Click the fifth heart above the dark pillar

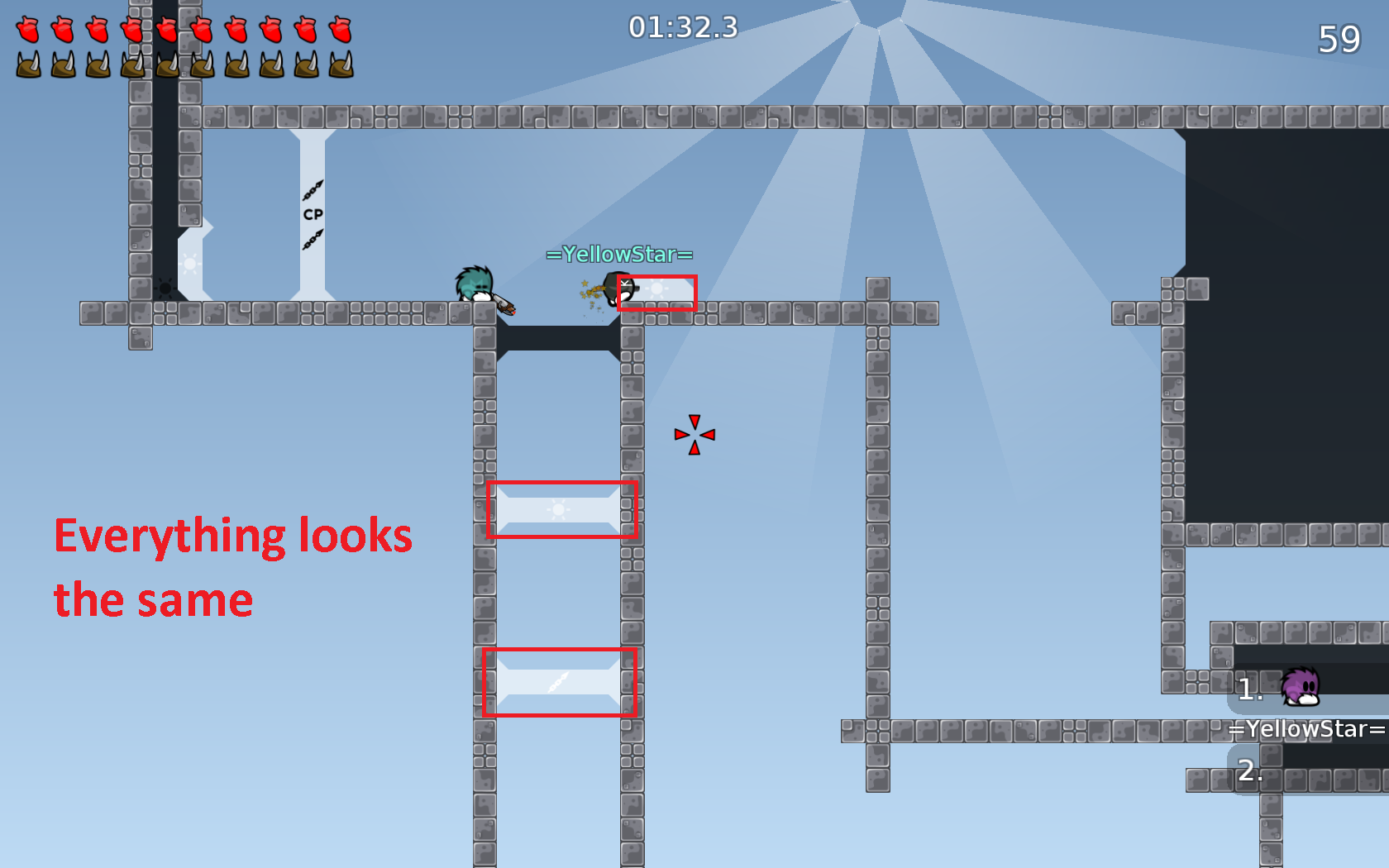tap(165, 29)
